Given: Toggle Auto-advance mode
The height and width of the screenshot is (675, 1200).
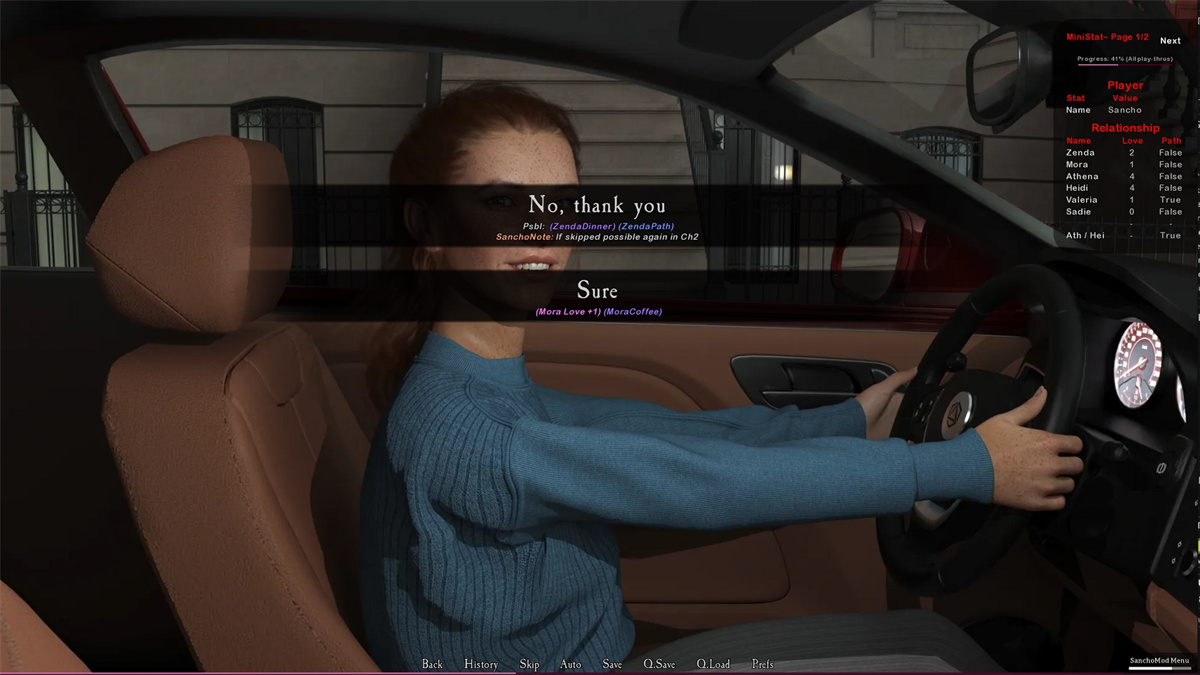Looking at the screenshot, I should (x=571, y=664).
